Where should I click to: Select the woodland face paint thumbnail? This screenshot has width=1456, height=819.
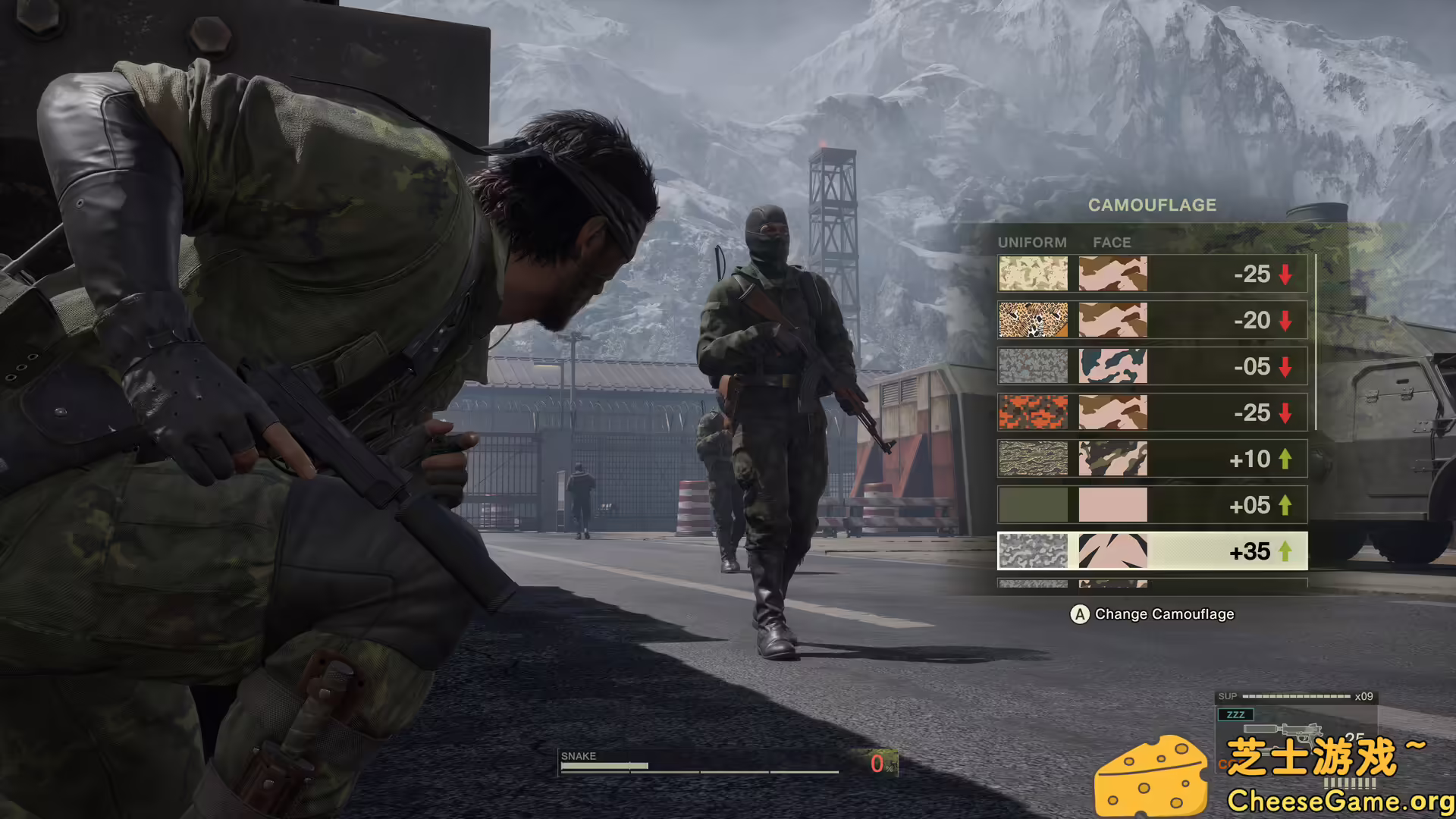click(1112, 459)
